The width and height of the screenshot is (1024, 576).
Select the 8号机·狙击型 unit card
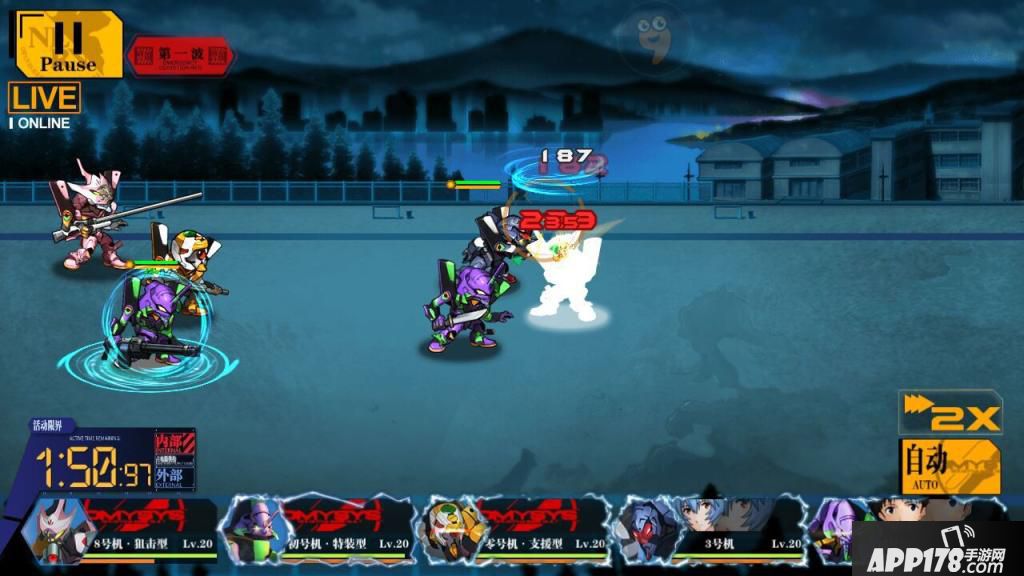click(x=125, y=529)
